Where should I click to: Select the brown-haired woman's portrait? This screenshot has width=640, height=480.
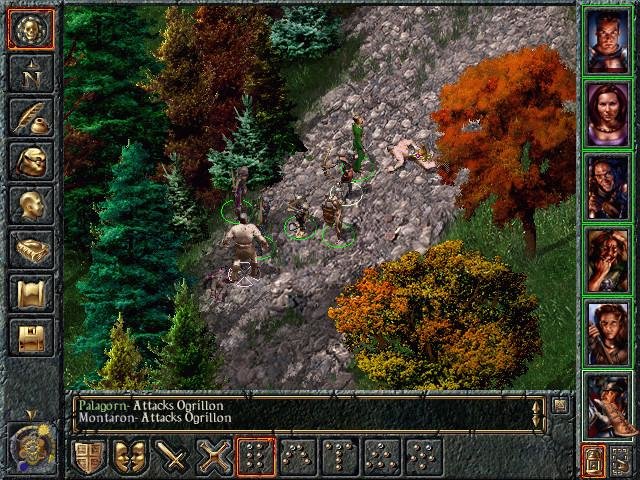point(609,112)
